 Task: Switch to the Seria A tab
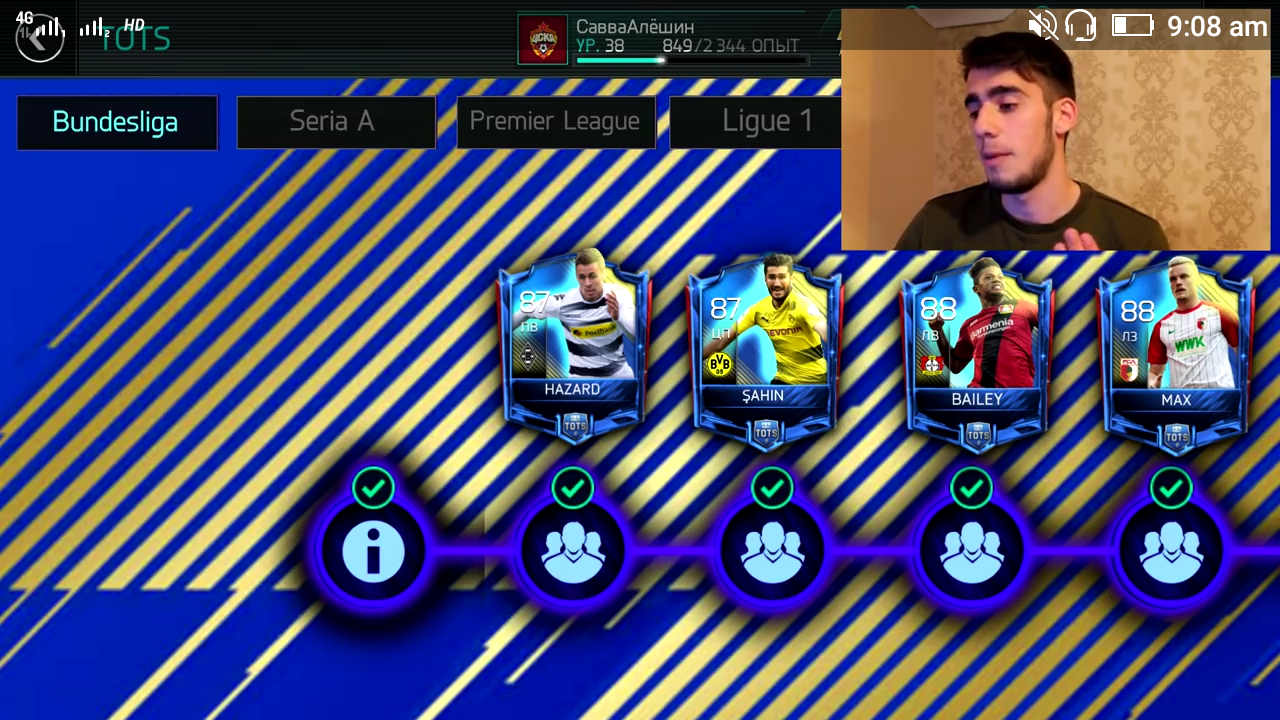[332, 121]
